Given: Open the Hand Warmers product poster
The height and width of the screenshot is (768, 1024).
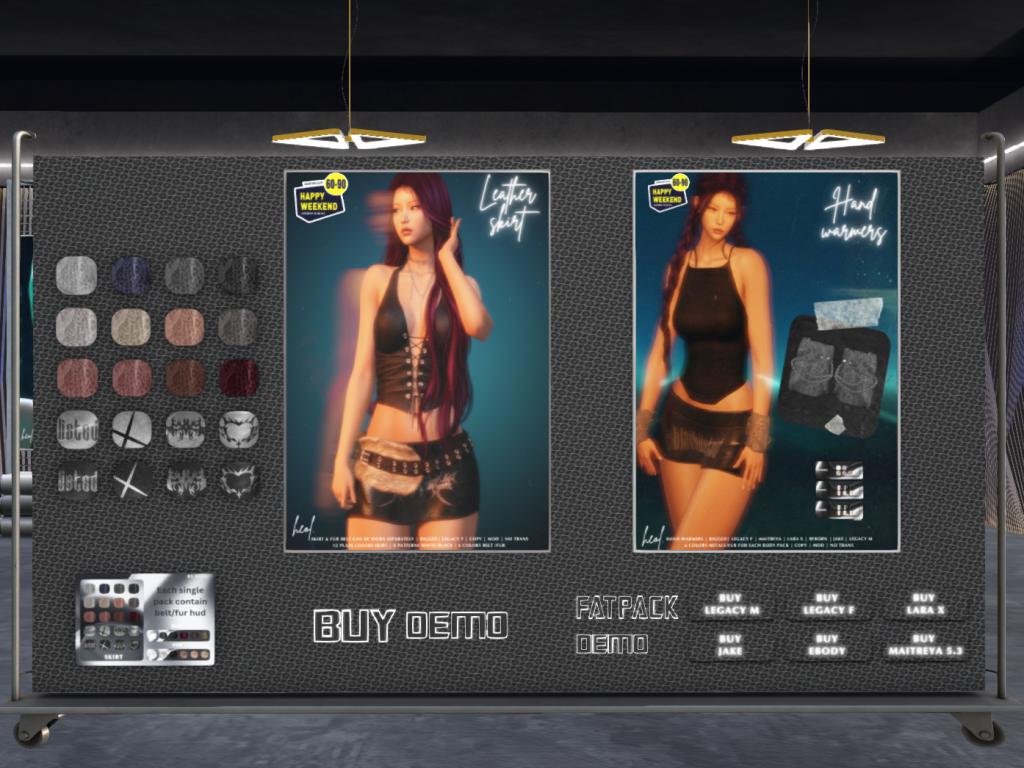Looking at the screenshot, I should pos(766,360).
